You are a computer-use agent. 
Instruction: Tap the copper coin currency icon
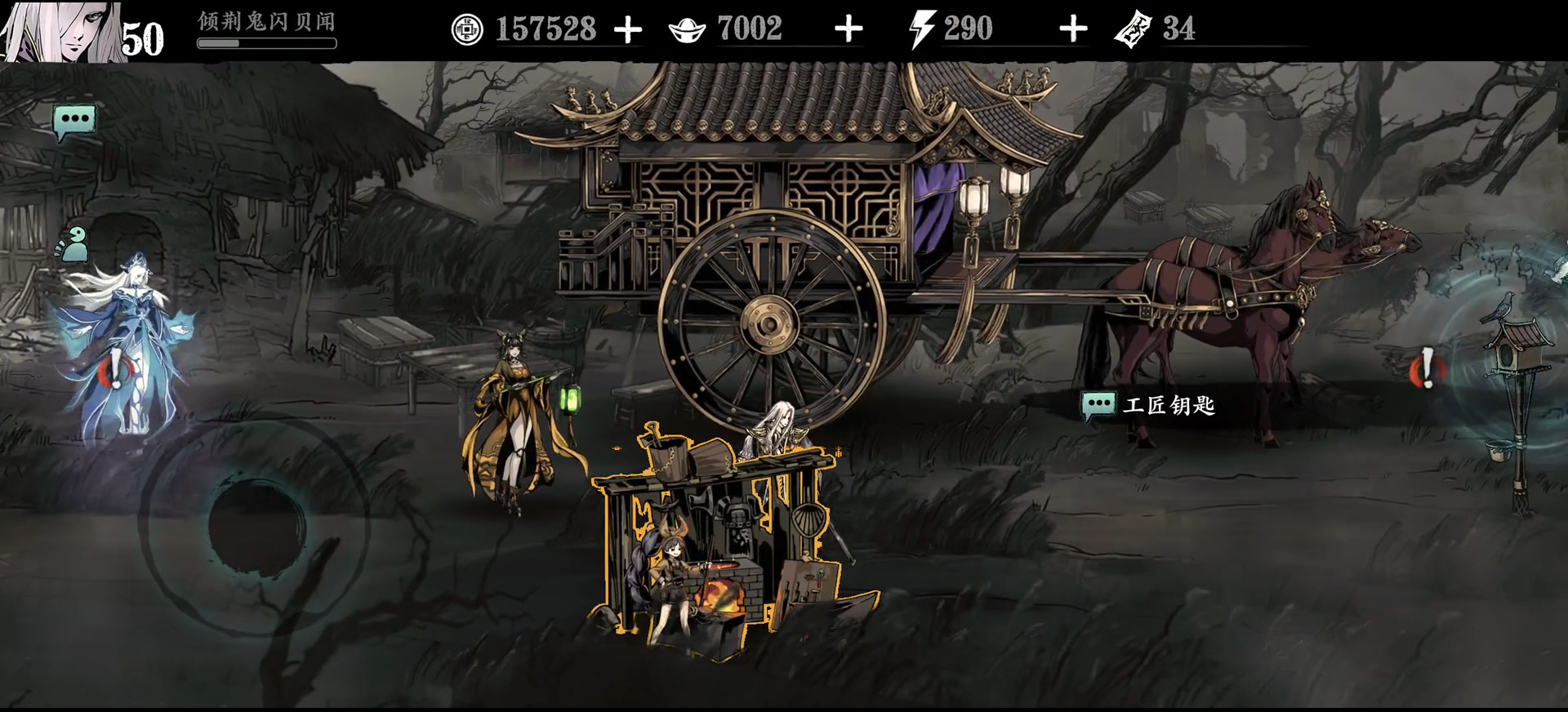point(467,30)
